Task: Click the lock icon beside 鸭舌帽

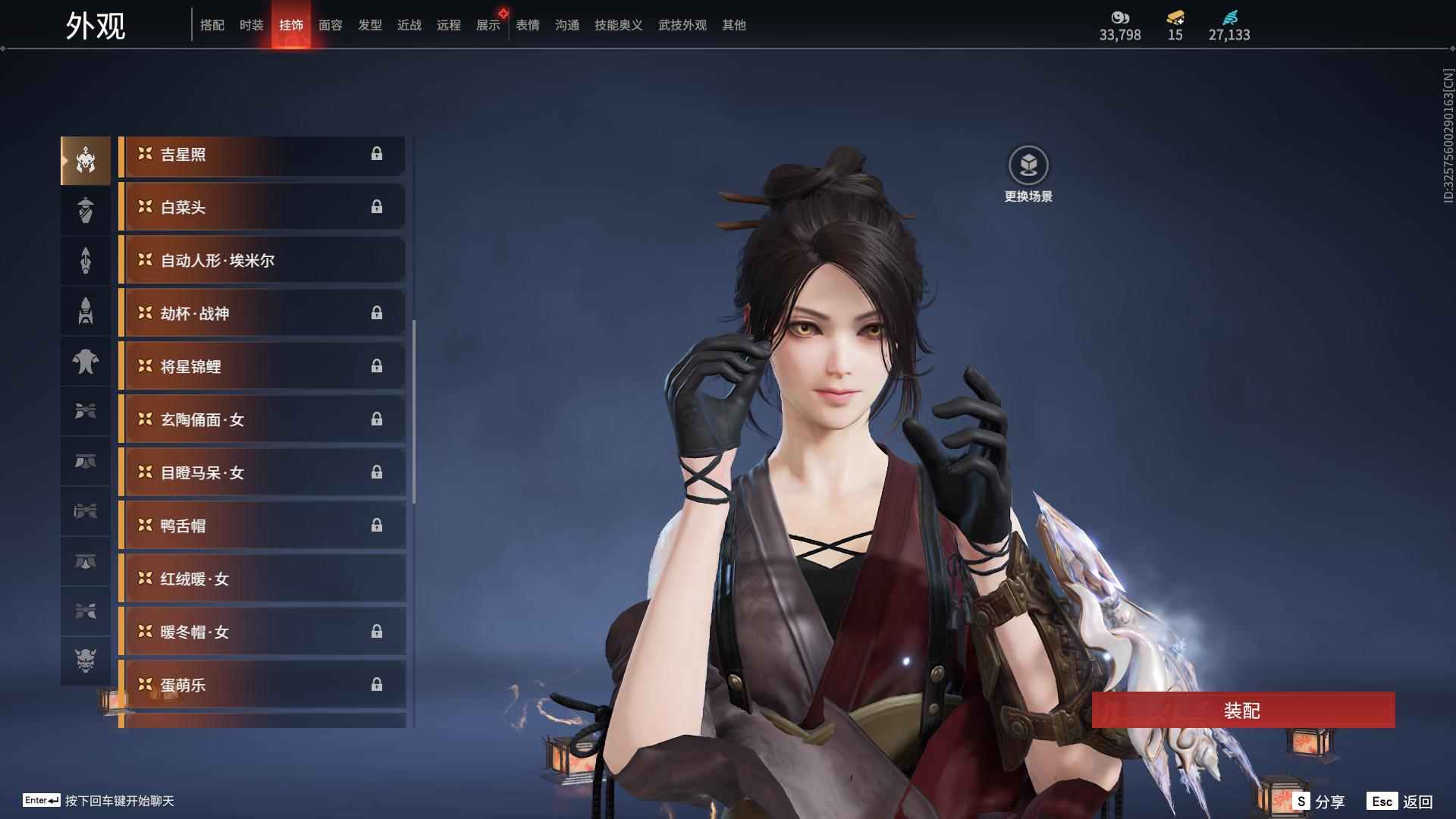Action: click(x=378, y=525)
